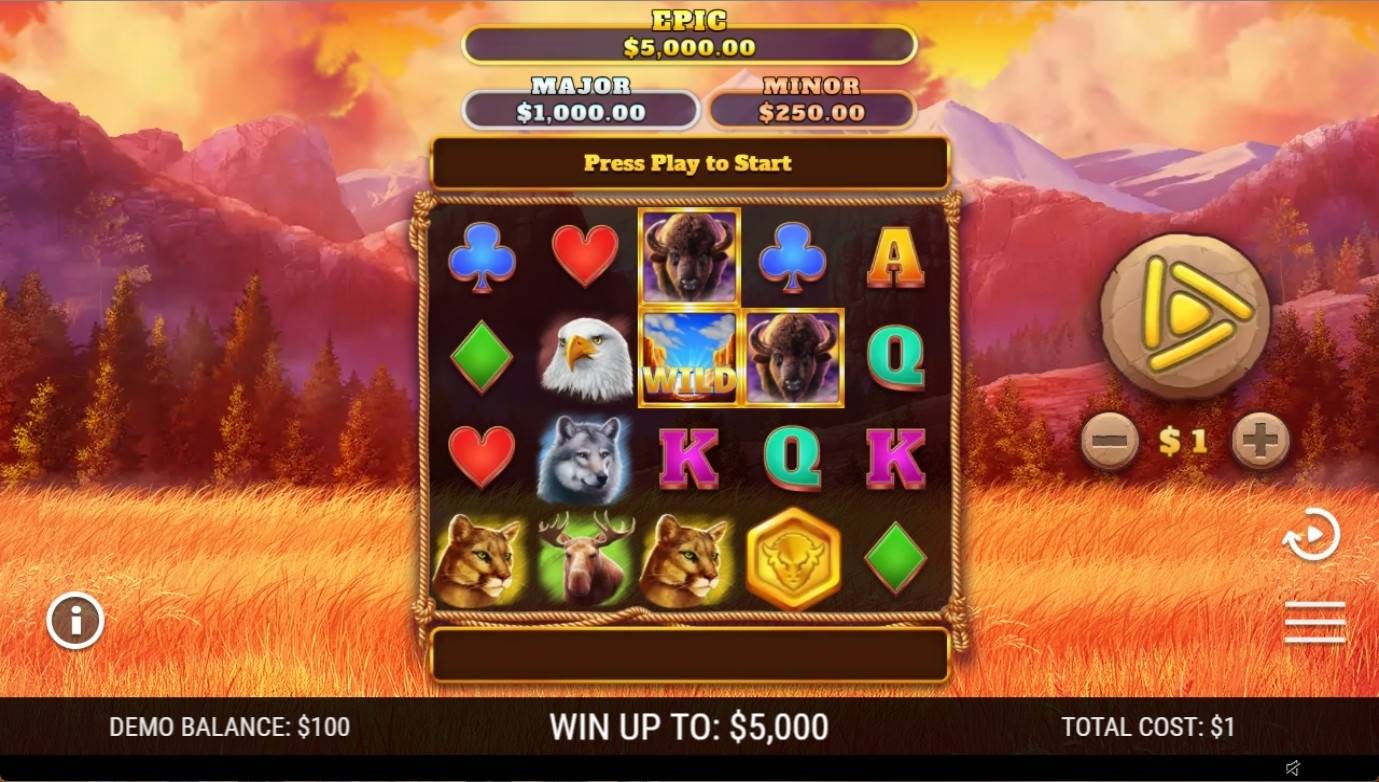Increase the bet with the plus button
Viewport: 1379px width, 782px height.
(1259, 438)
